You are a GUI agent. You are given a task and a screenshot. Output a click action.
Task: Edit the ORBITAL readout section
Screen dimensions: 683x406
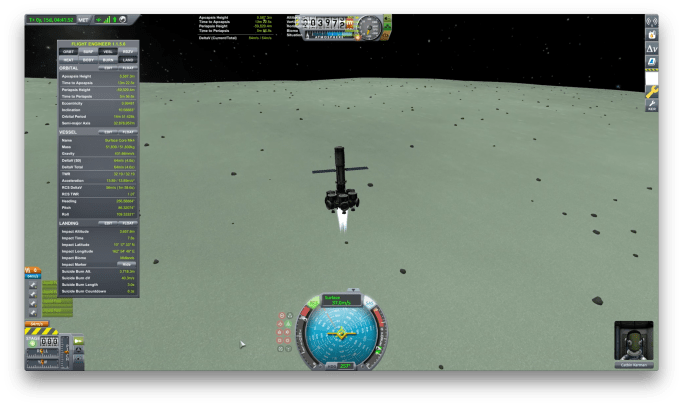tap(110, 67)
